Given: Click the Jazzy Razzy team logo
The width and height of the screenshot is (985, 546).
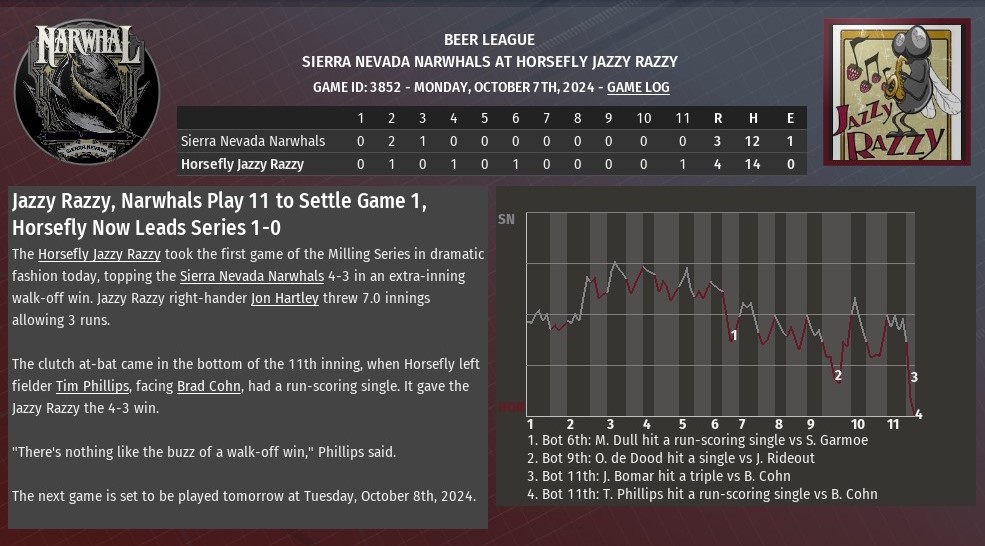Looking at the screenshot, I should [x=897, y=92].
